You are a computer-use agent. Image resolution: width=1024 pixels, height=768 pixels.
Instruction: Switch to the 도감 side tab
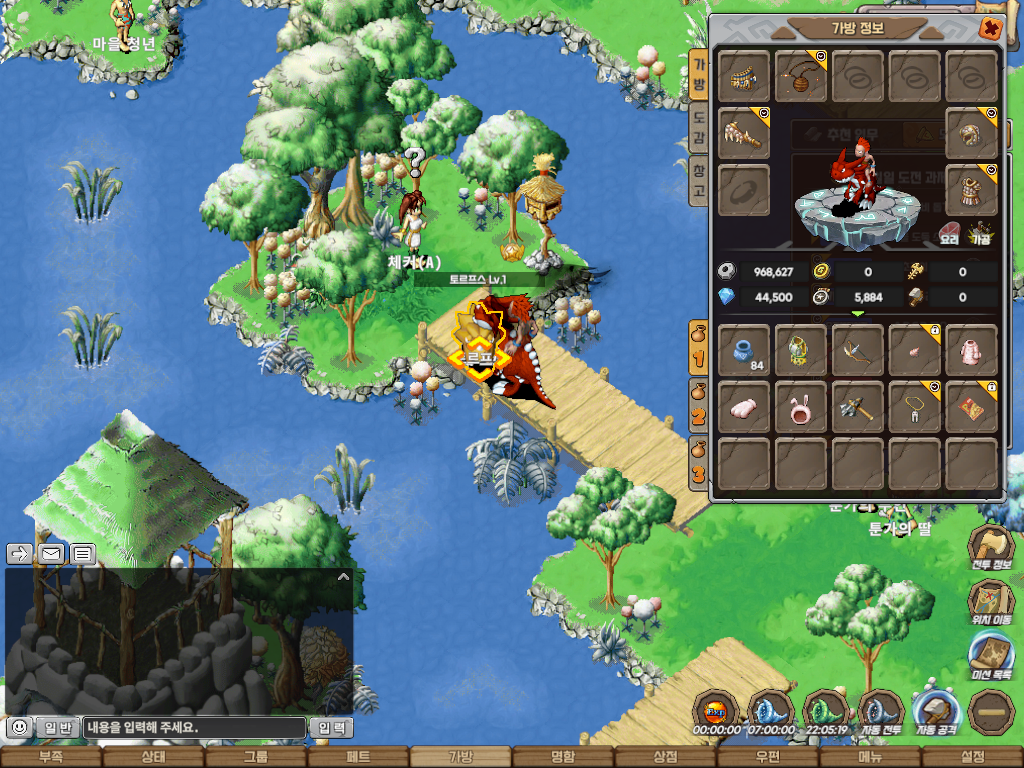pyautogui.click(x=699, y=130)
